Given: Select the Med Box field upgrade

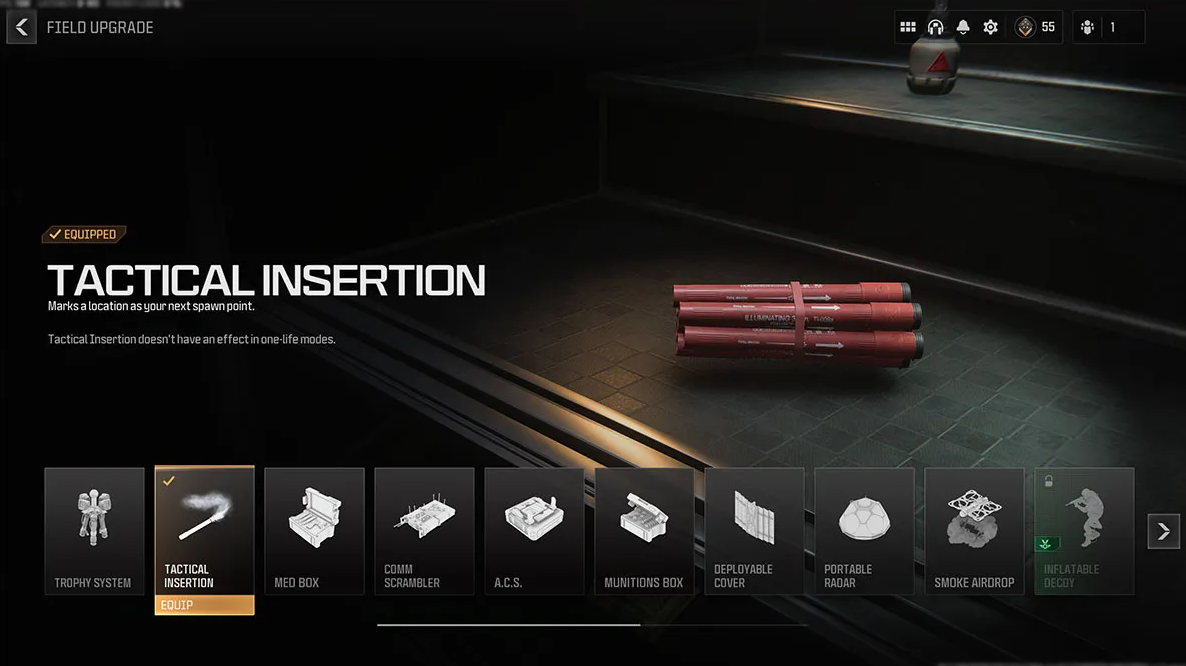Looking at the screenshot, I should pyautogui.click(x=314, y=531).
